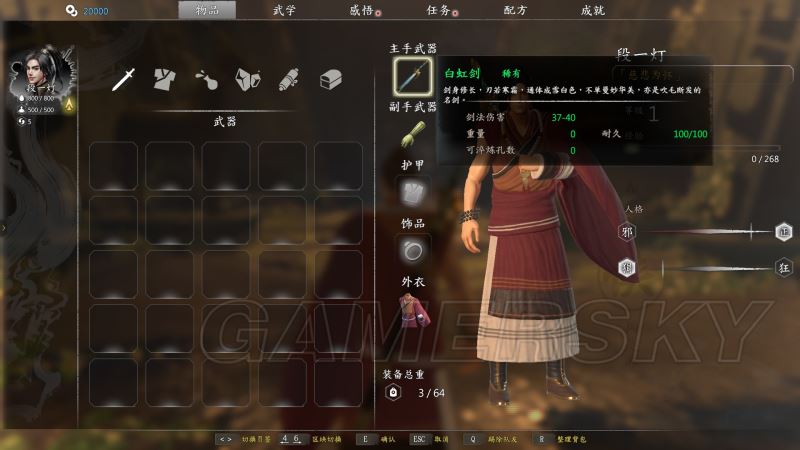800x450 pixels.
Task: Choose the 饰品 ring accessory slot
Action: point(412,248)
